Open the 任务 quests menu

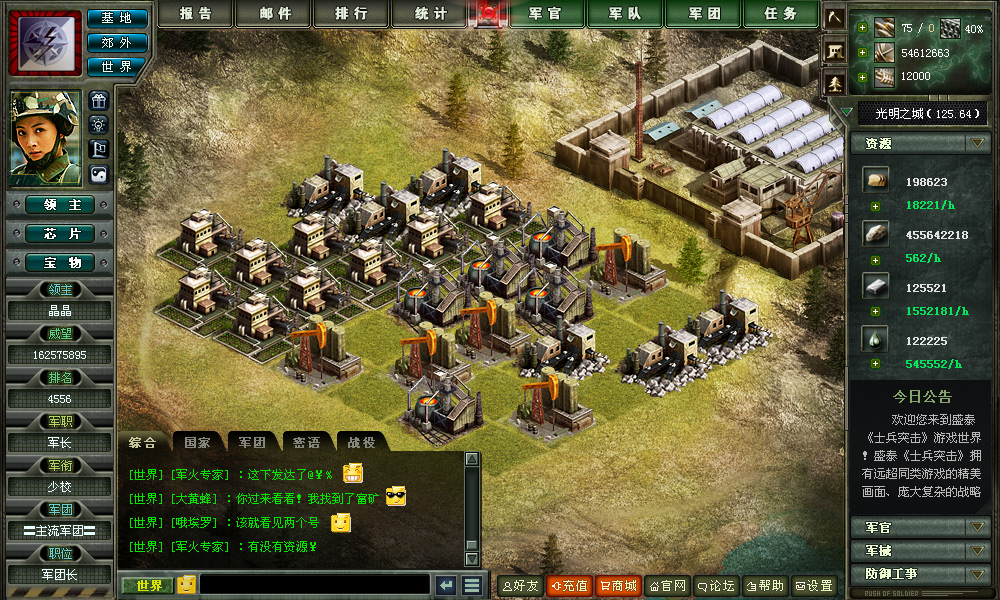click(781, 14)
